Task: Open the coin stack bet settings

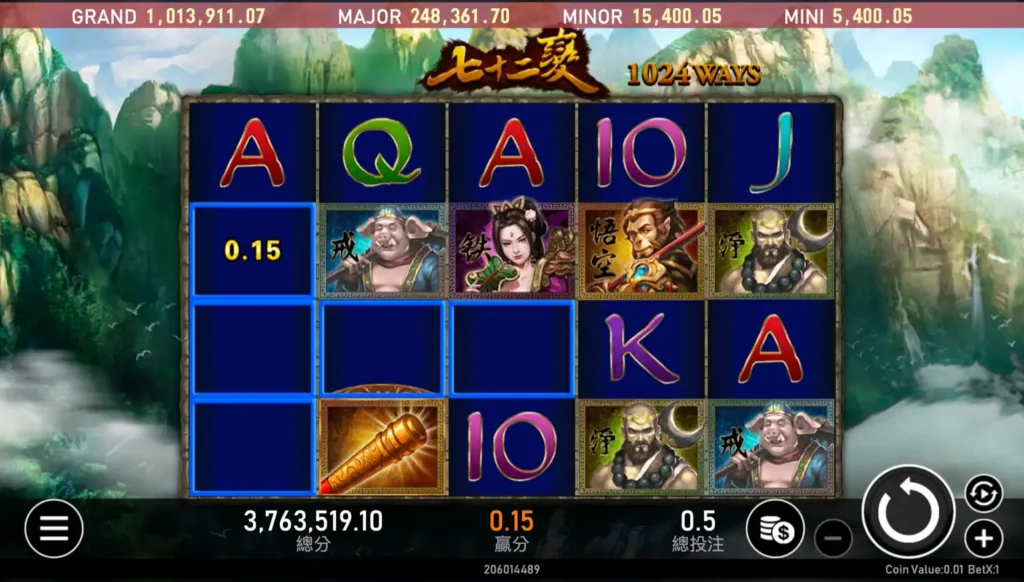Action: 775,529
